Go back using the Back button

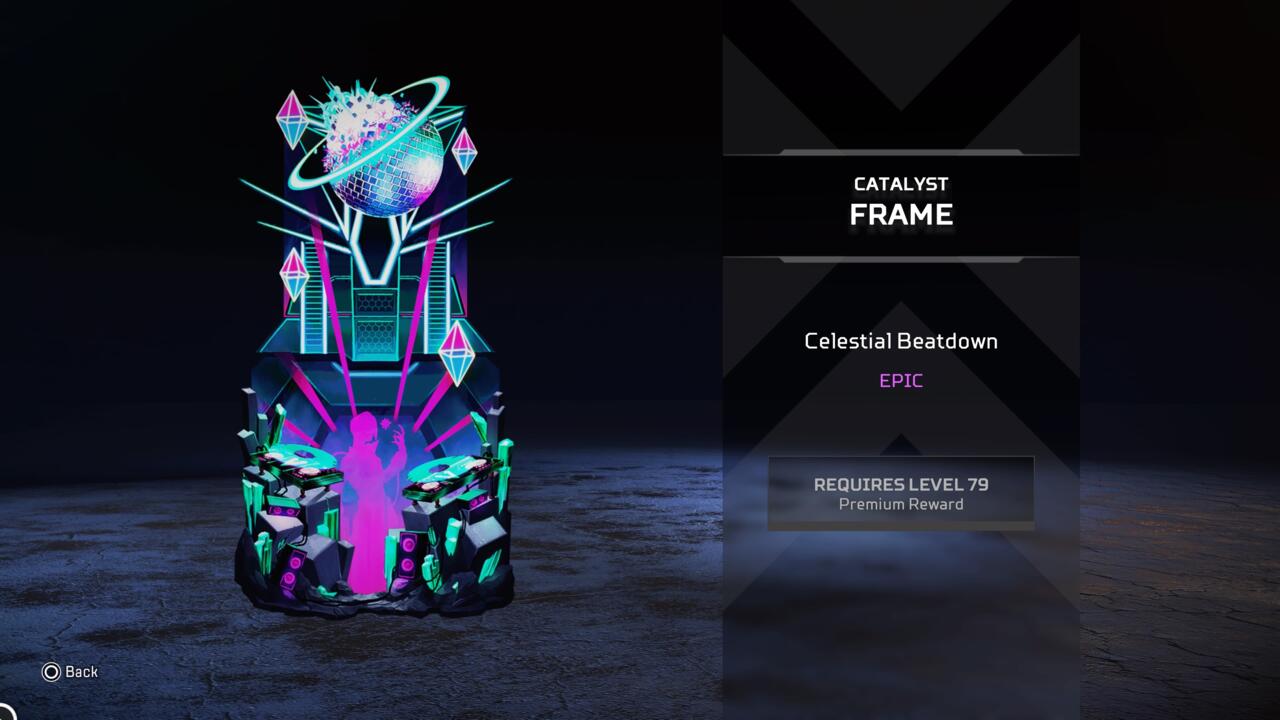pos(70,672)
